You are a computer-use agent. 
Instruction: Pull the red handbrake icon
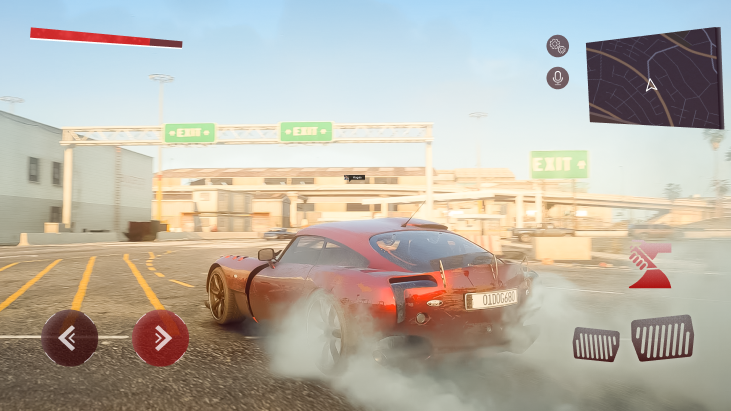(650, 266)
